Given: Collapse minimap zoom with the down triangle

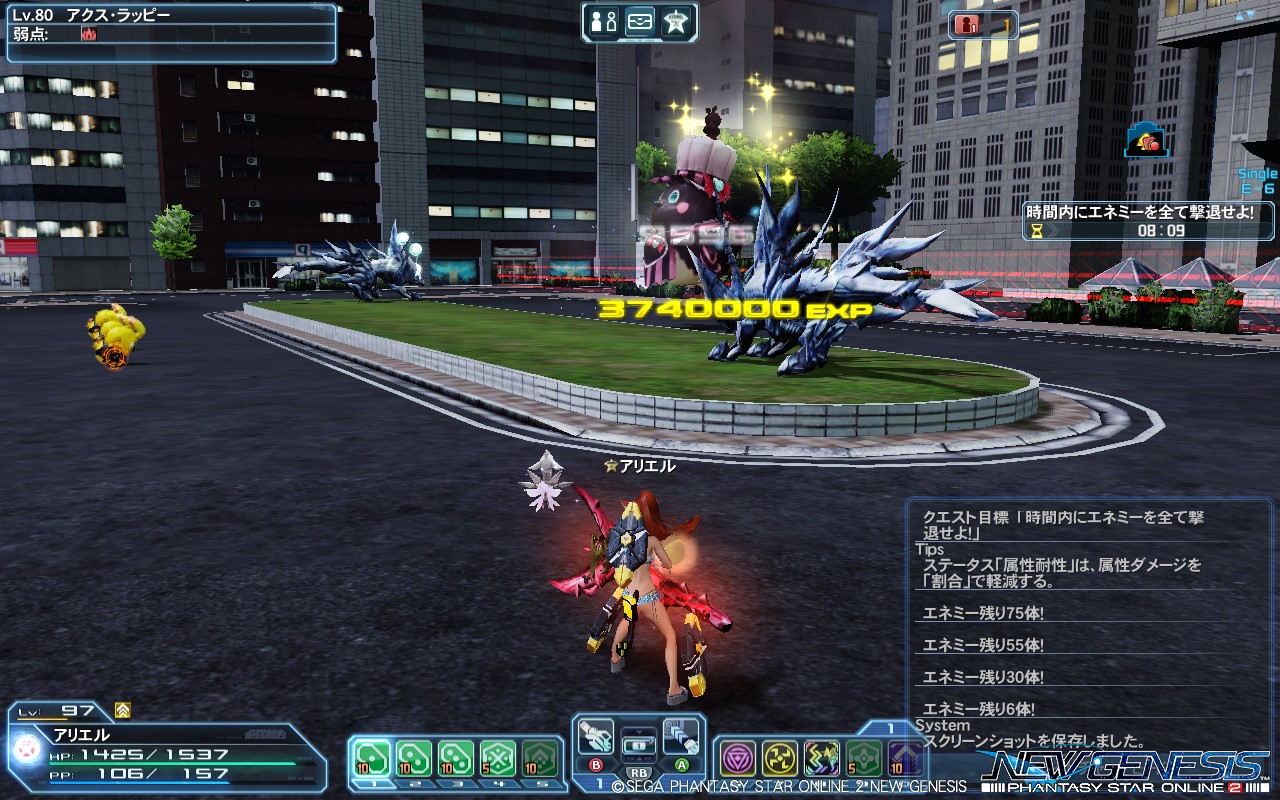Looking at the screenshot, I should pos(1249,16).
